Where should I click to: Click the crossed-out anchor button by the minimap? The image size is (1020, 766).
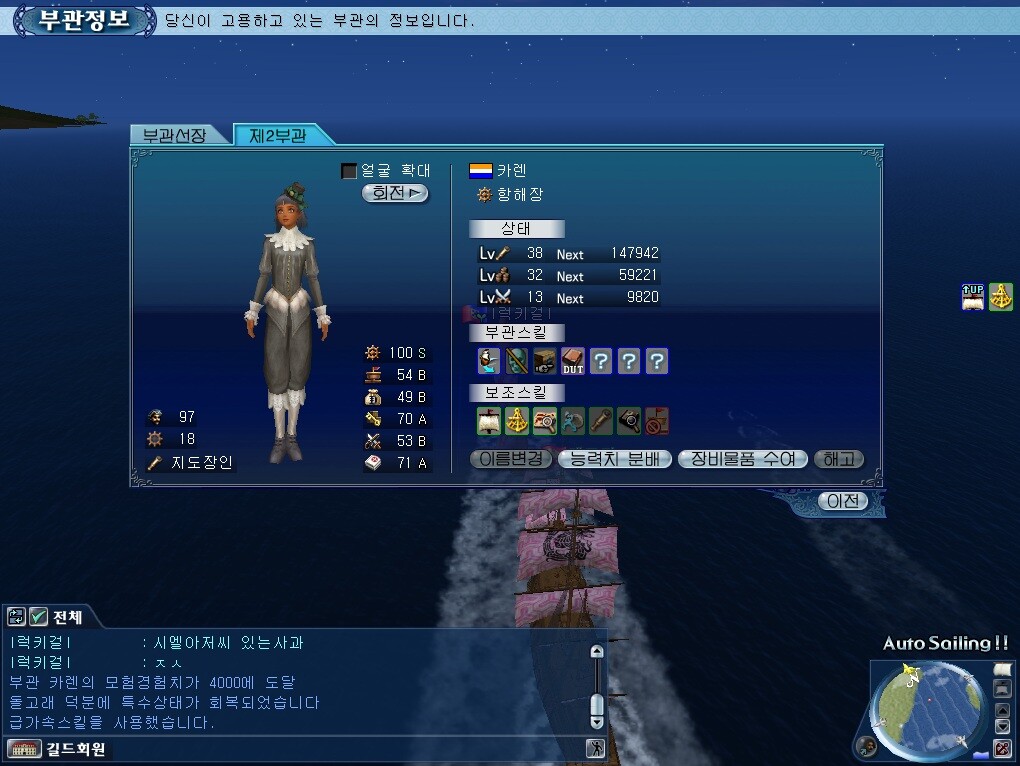click(x=1002, y=749)
